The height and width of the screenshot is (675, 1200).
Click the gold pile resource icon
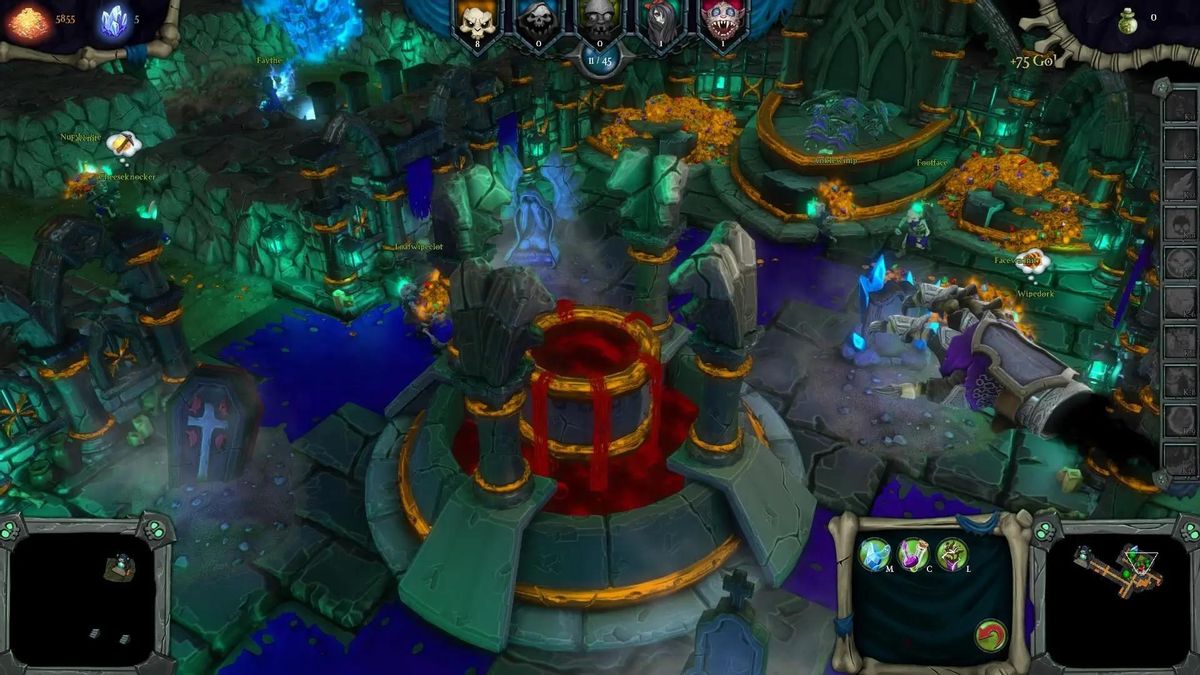[x=28, y=22]
